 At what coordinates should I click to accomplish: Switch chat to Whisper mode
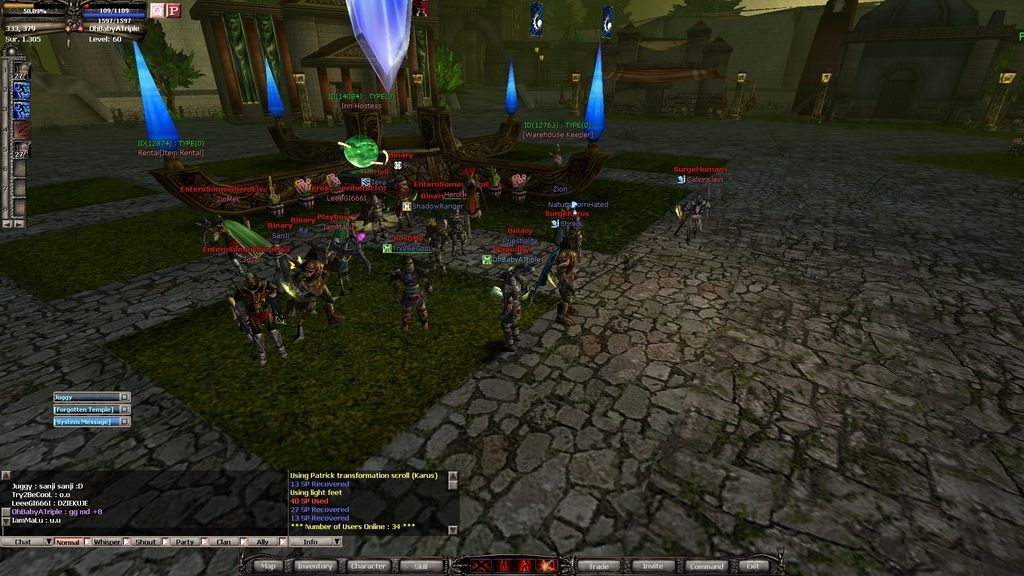click(x=106, y=542)
